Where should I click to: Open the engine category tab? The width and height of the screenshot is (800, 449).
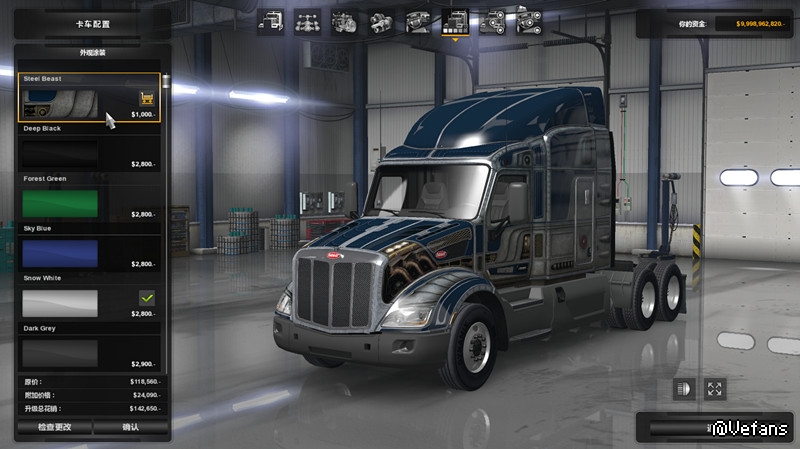point(344,21)
